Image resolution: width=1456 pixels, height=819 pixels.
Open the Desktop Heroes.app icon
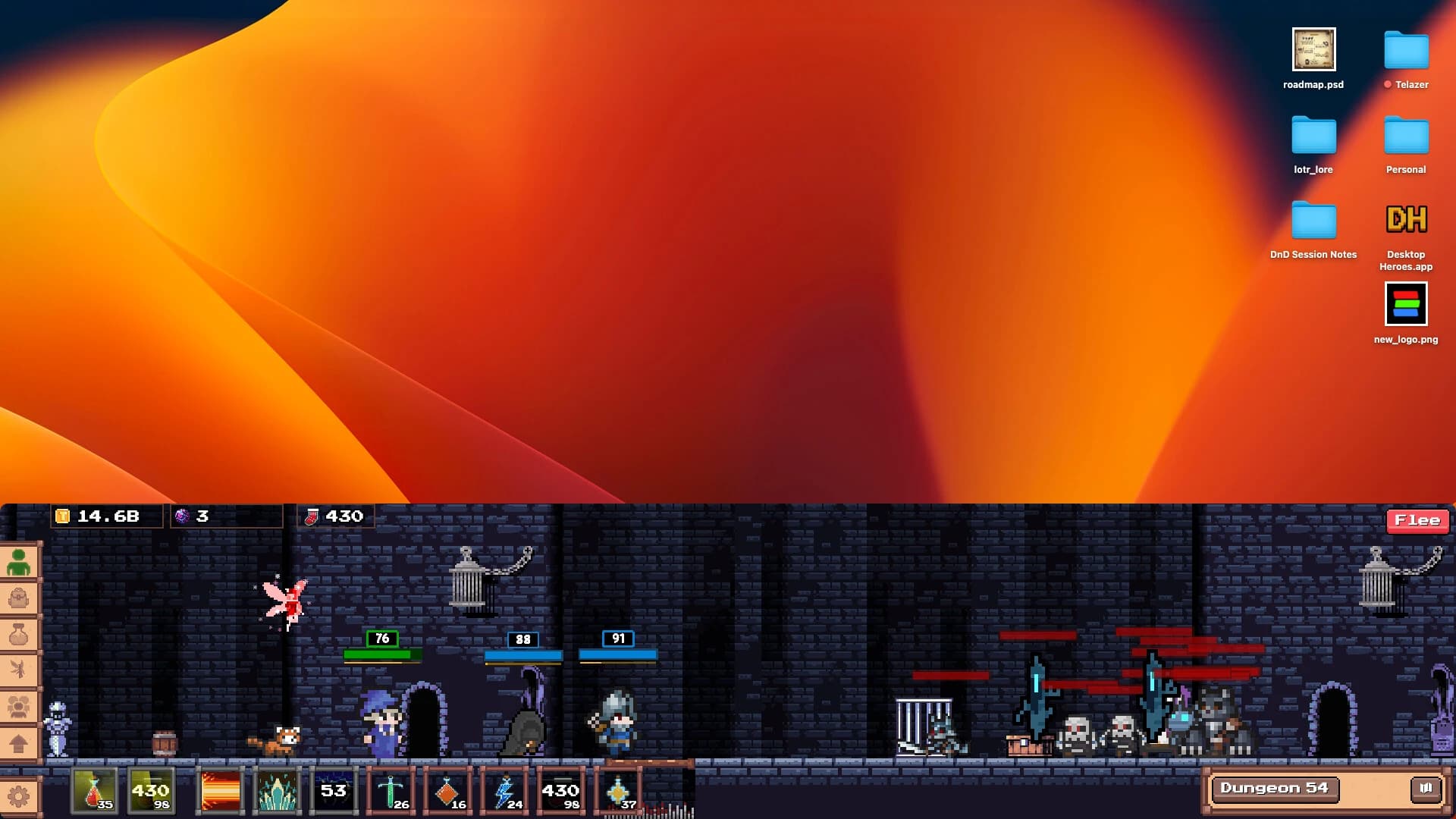coord(1406,220)
